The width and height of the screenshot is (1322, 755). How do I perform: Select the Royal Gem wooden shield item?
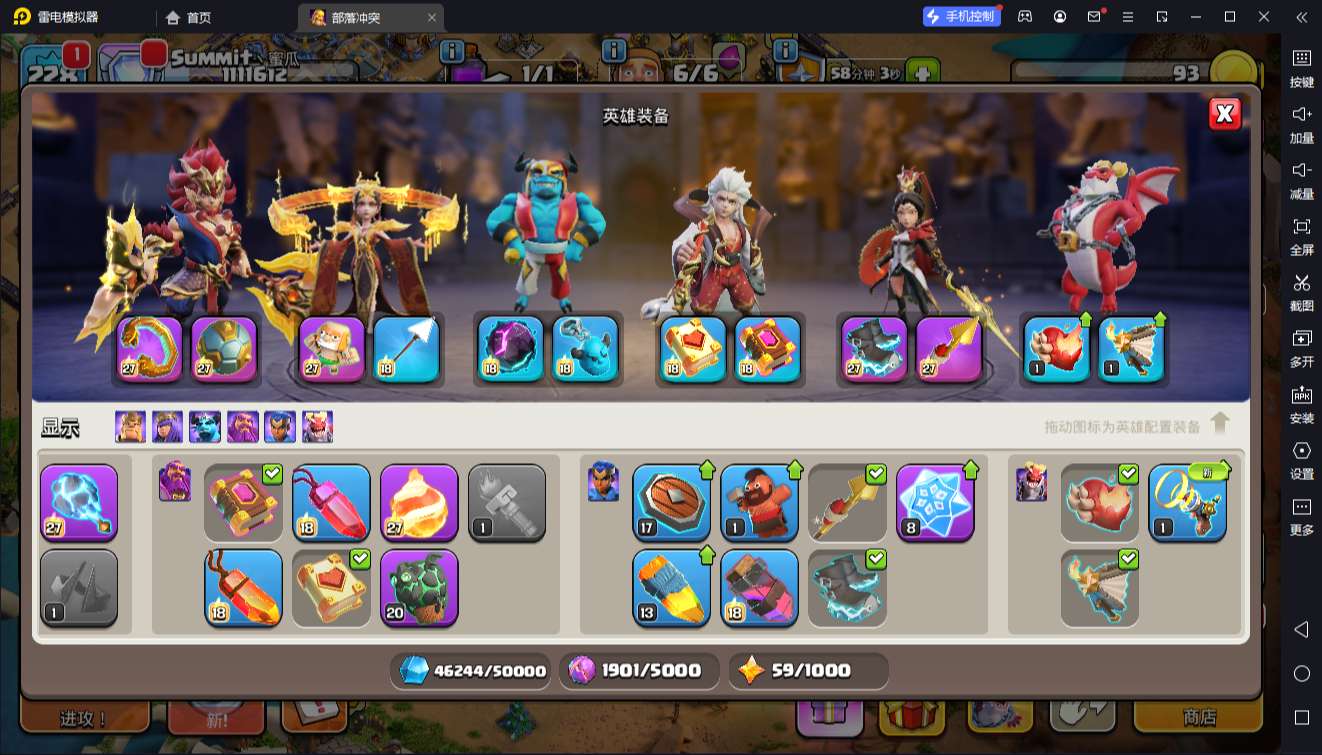(x=671, y=502)
